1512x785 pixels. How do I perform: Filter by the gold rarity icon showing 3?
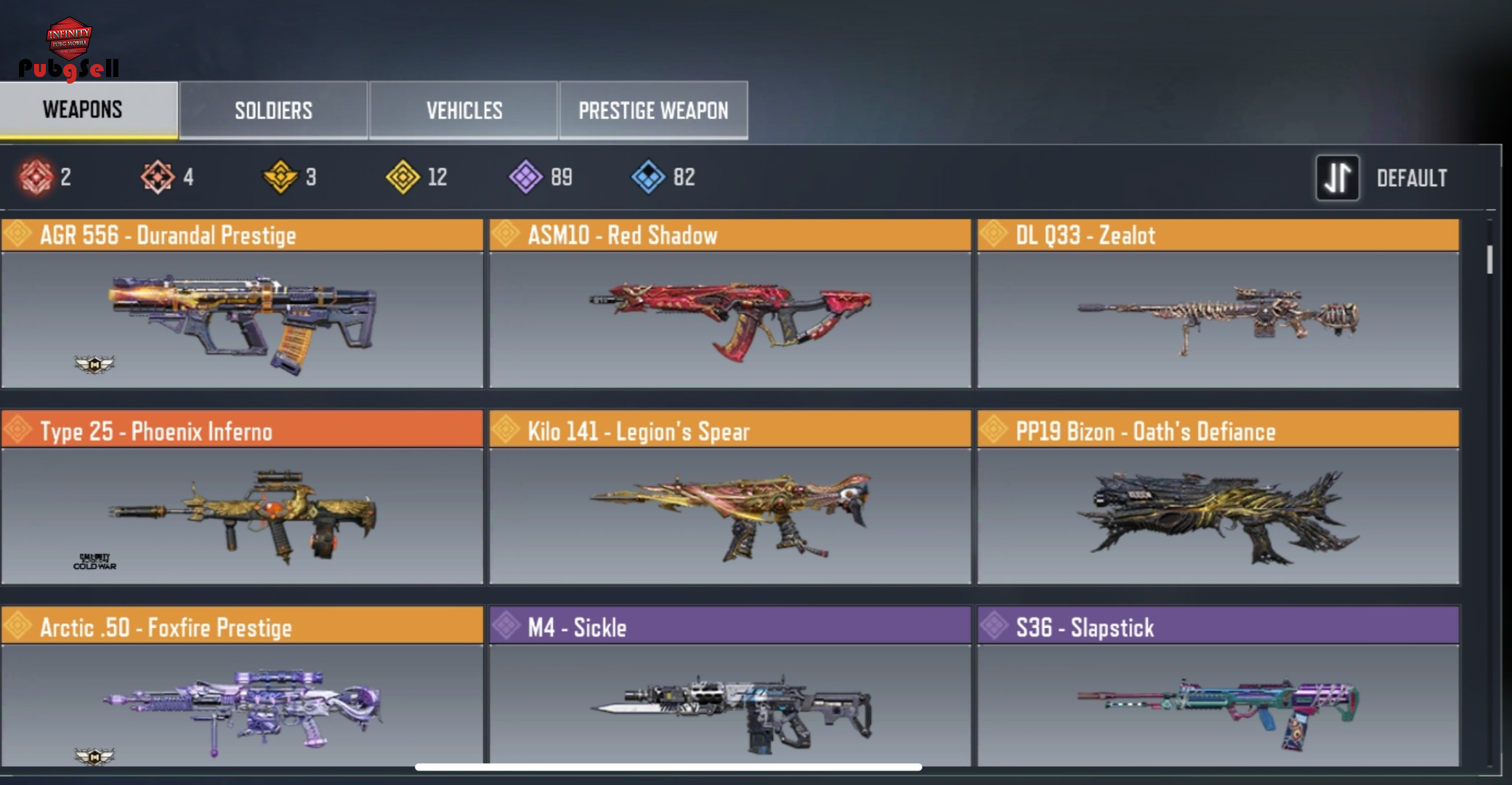[280, 177]
